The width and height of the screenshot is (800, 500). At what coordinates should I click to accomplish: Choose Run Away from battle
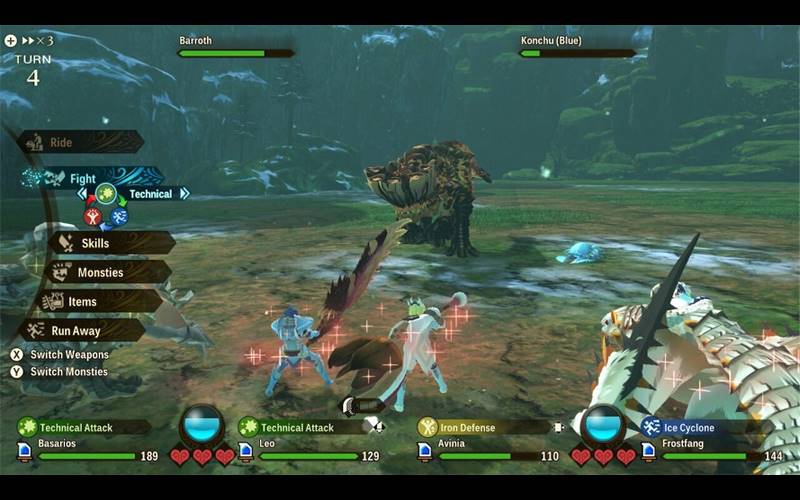[86, 330]
